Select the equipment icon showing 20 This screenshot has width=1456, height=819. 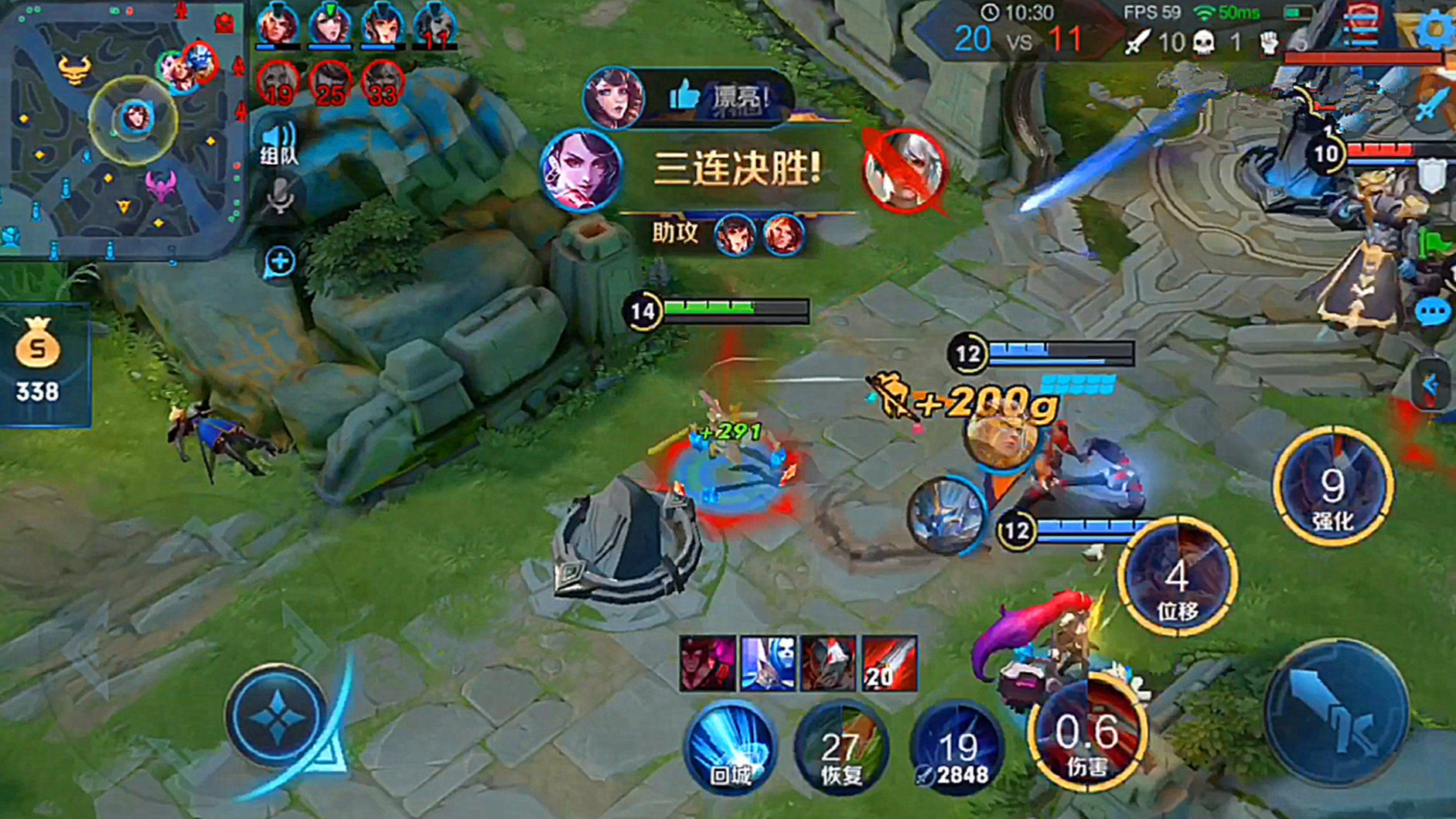889,664
